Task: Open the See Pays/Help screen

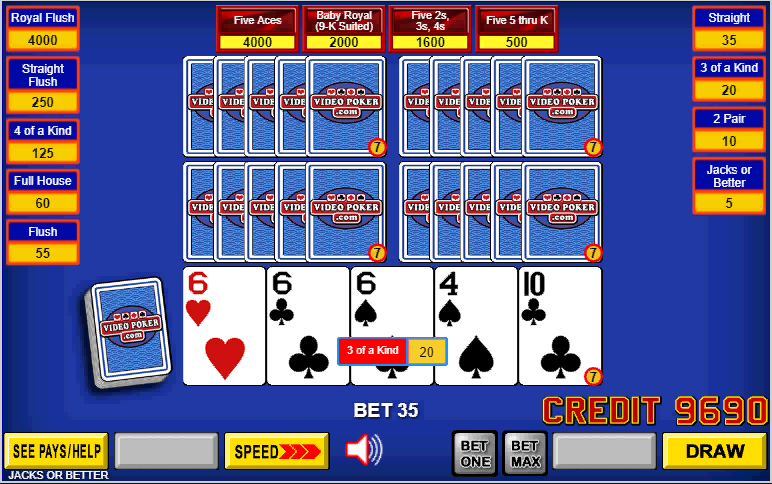Action: pyautogui.click(x=56, y=451)
